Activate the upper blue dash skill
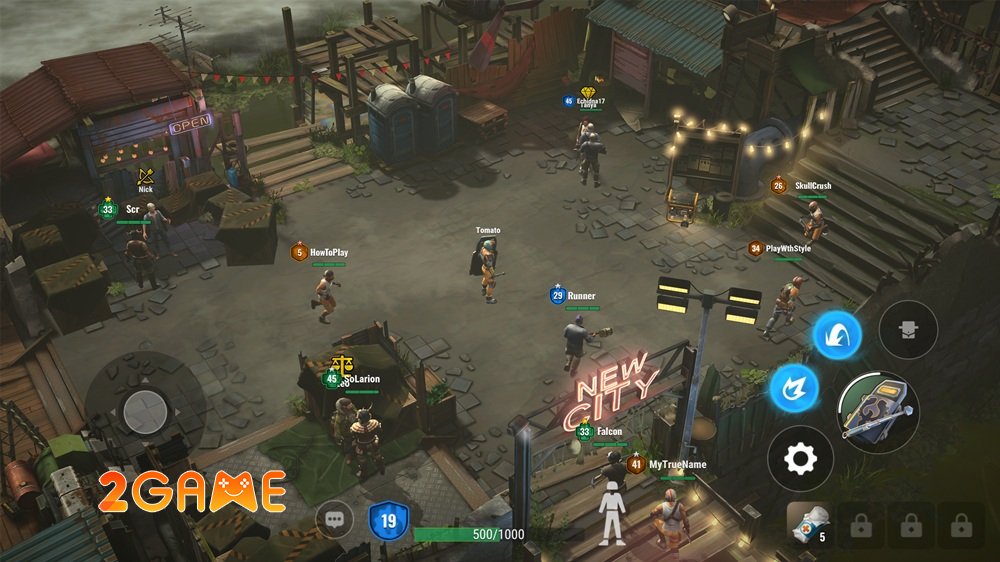Viewport: 1000px width, 562px height. [837, 335]
